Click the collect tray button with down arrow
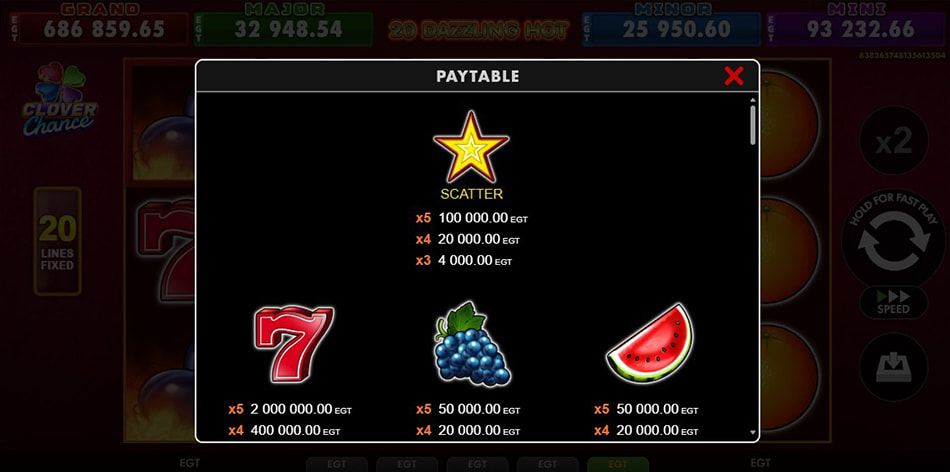 pyautogui.click(x=893, y=367)
